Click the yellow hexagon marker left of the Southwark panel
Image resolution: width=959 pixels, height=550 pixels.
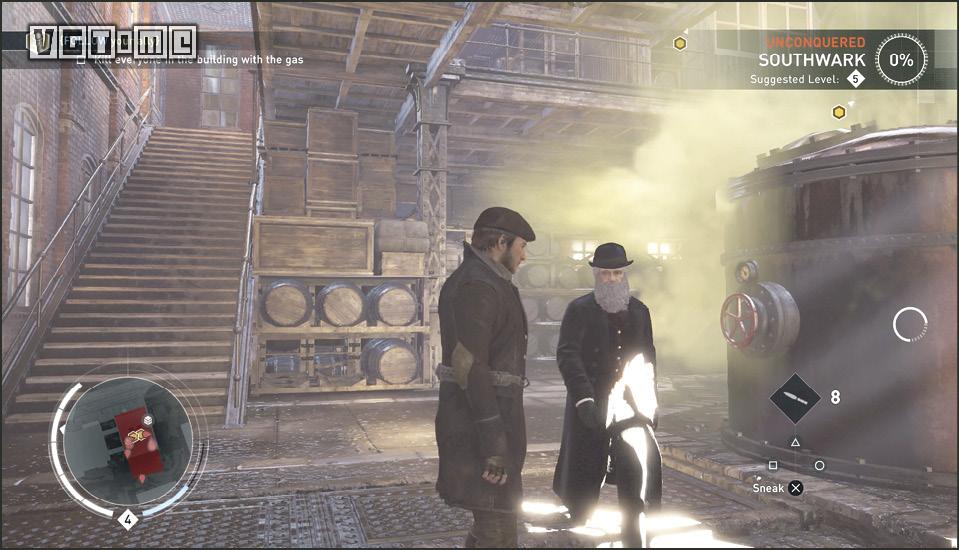pyautogui.click(x=680, y=43)
